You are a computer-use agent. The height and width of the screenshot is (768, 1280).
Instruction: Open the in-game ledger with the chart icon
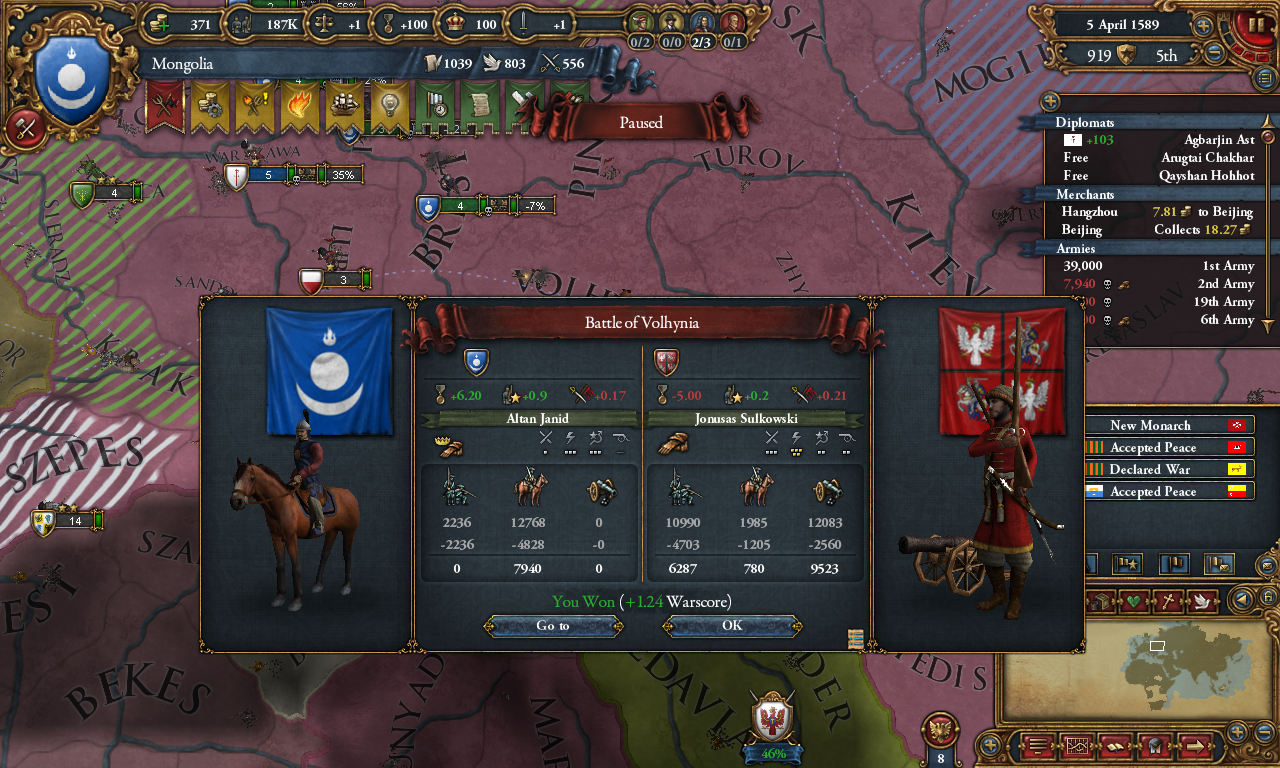[x=1078, y=745]
